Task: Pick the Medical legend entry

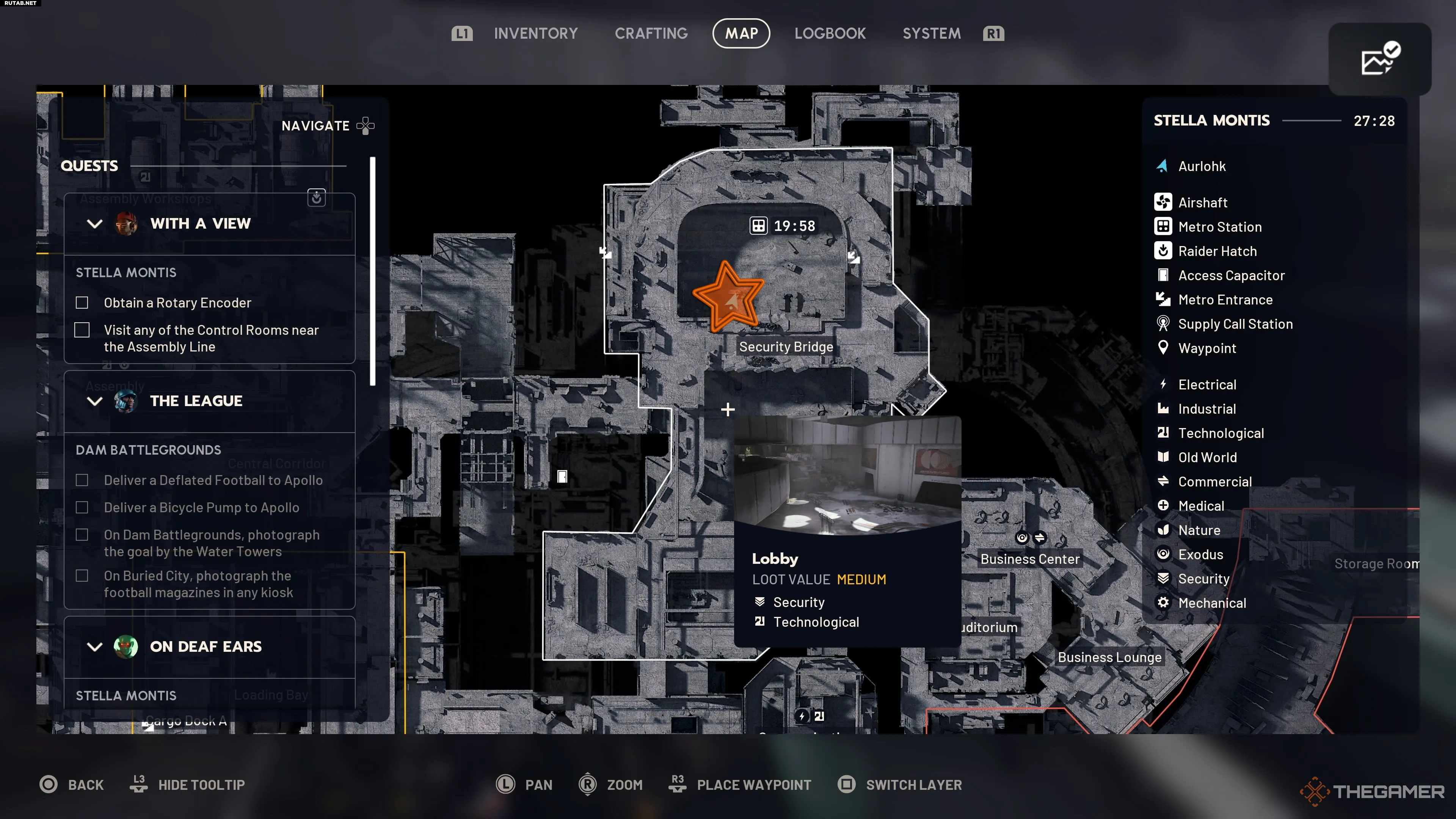Action: [1200, 506]
